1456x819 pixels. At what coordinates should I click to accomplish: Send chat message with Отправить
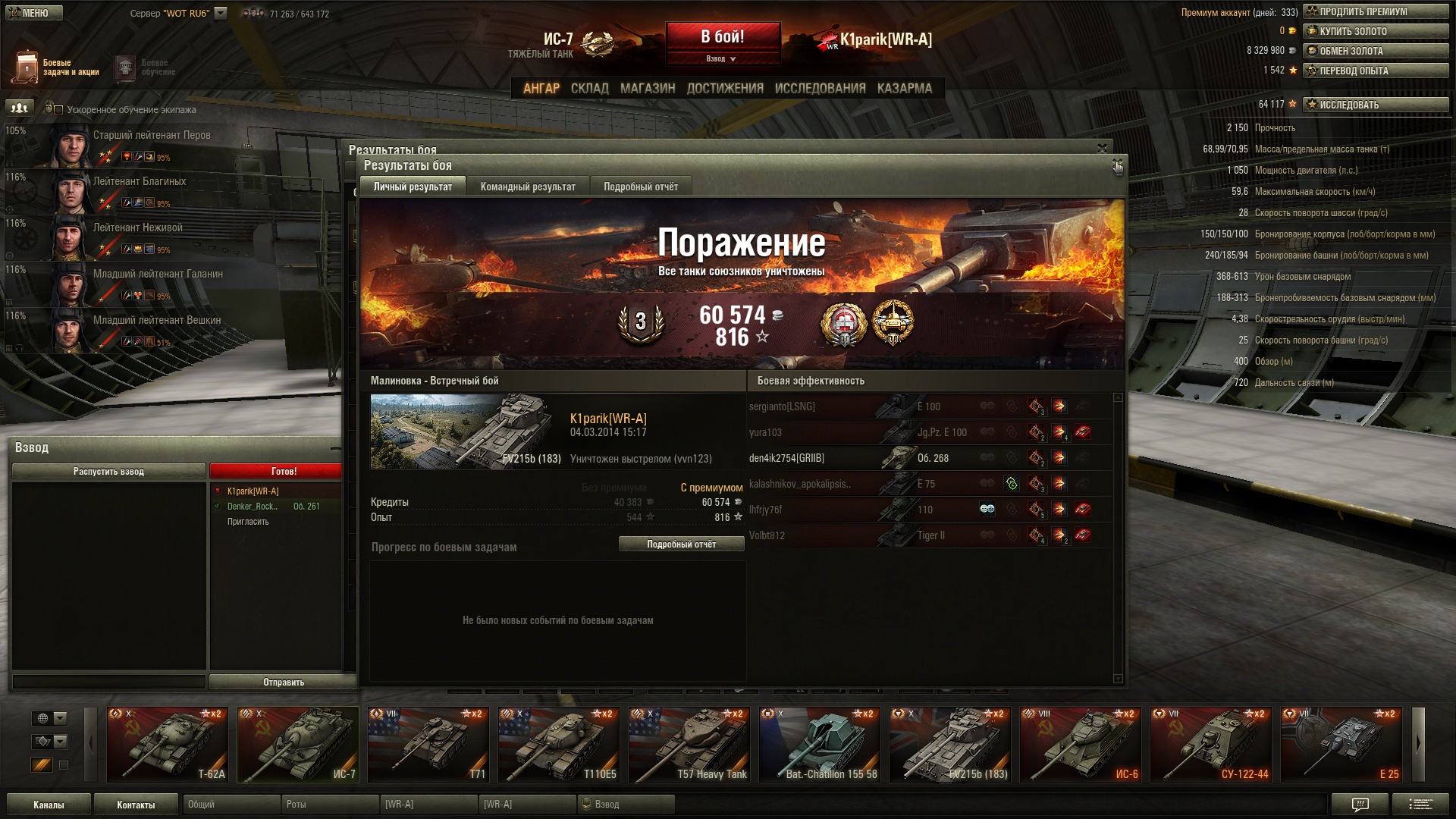[283, 682]
